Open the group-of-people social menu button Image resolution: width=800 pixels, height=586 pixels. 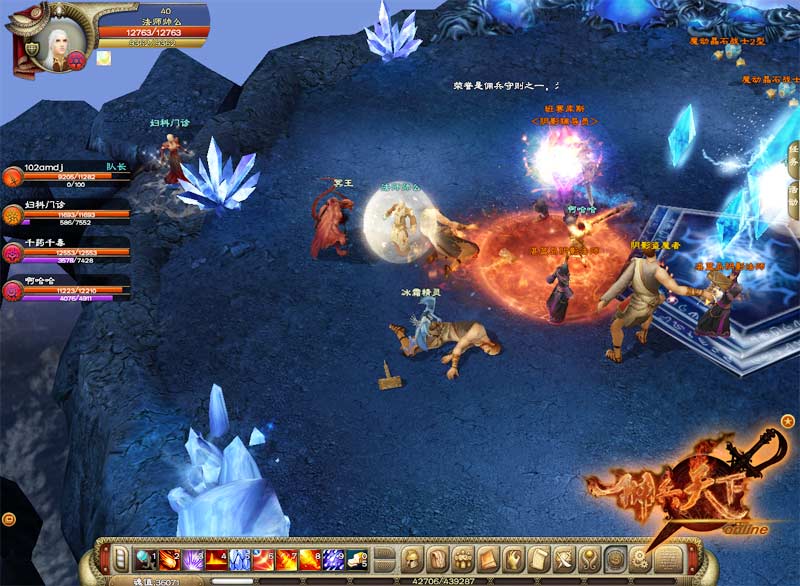point(462,559)
